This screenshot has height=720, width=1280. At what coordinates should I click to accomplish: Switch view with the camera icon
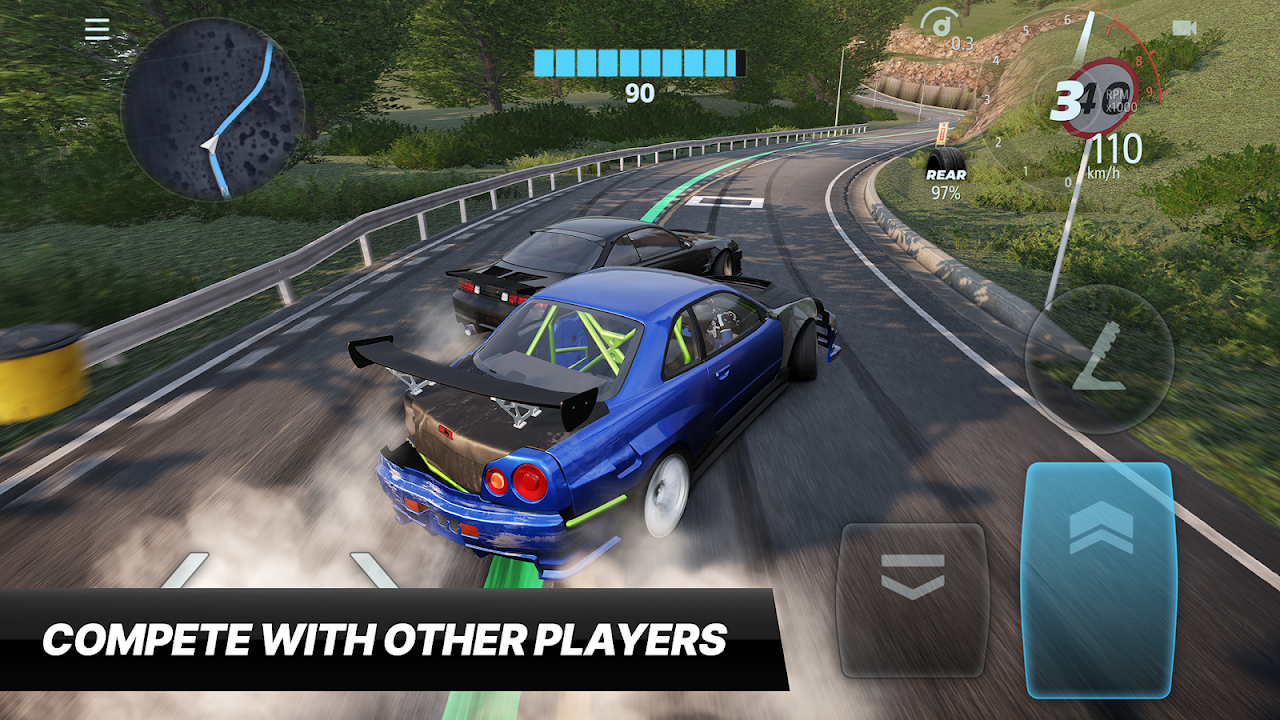1185,28
